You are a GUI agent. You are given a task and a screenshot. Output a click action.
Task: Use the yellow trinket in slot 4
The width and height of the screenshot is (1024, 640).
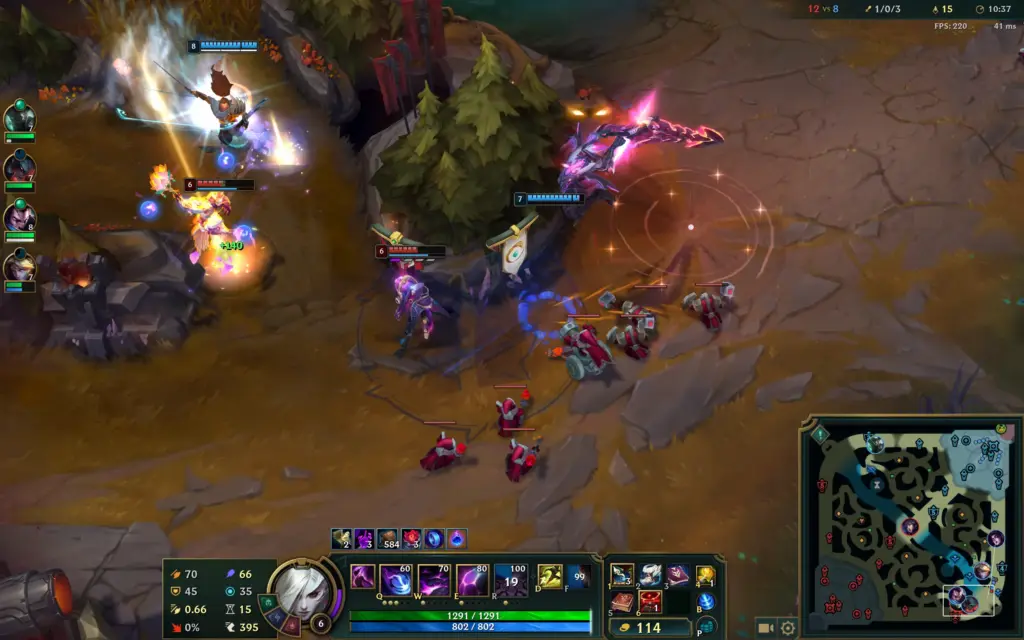click(x=706, y=576)
